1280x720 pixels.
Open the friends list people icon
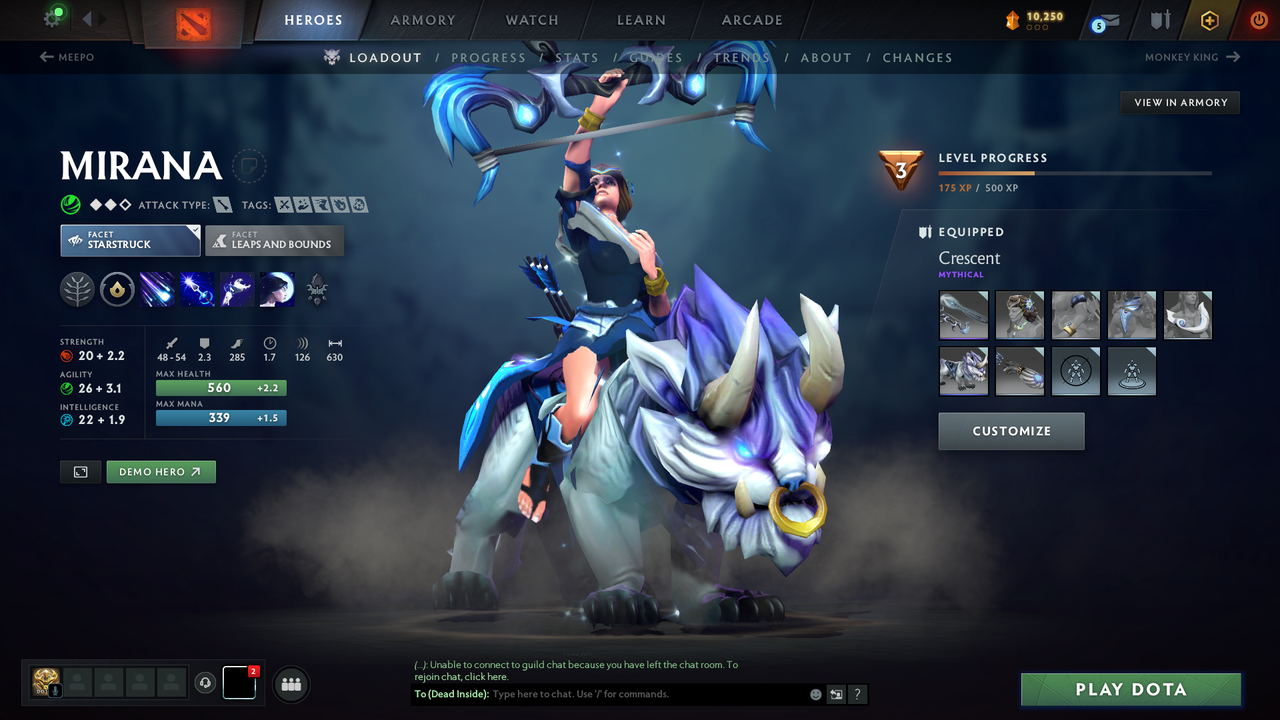click(x=290, y=684)
